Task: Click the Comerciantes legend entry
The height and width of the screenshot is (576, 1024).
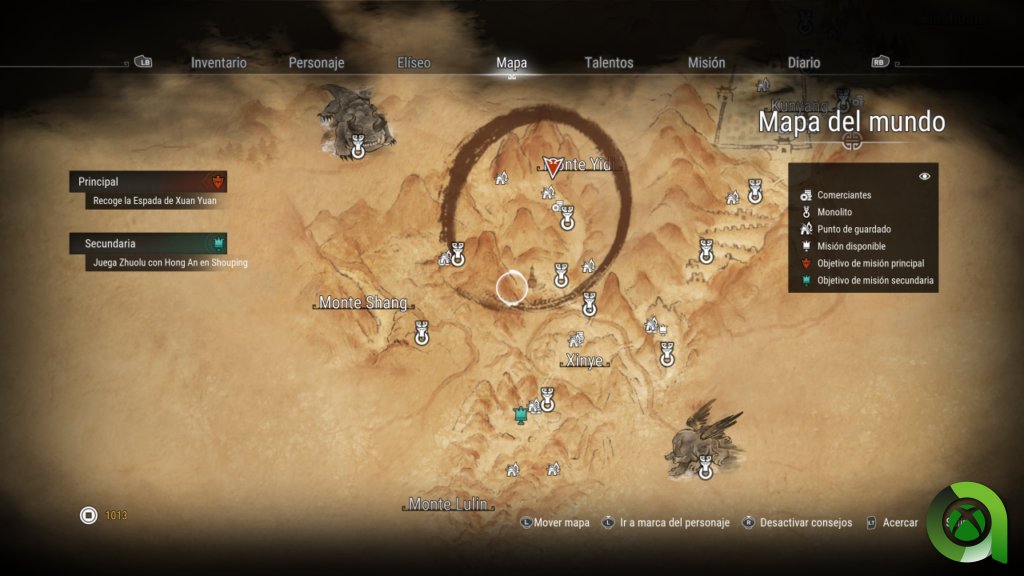Action: pos(843,195)
